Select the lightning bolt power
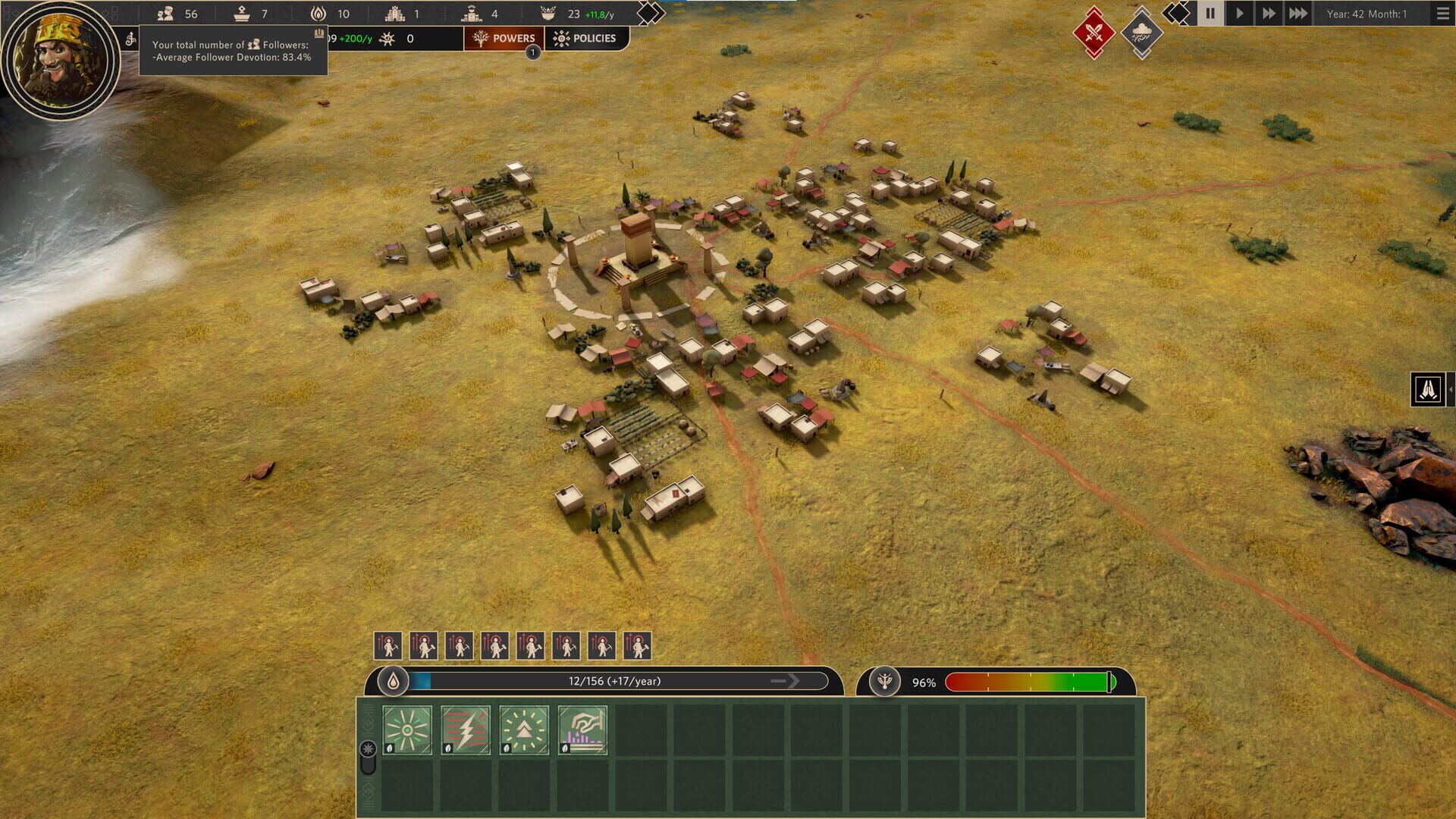Screen dimensions: 1456x819 click(465, 730)
